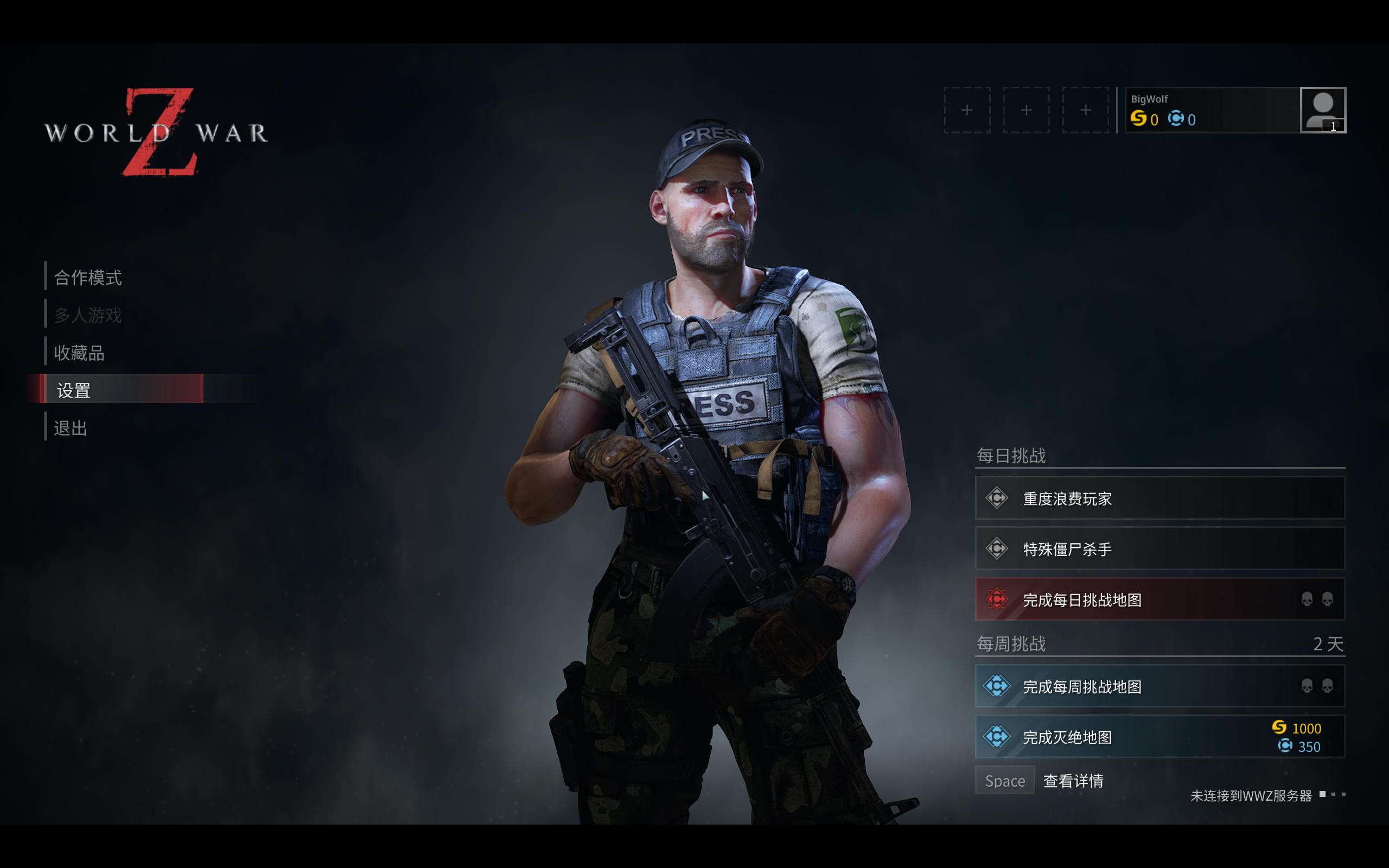Image resolution: width=1389 pixels, height=868 pixels.
Task: Open the 设置 settings menu
Action: (x=73, y=391)
